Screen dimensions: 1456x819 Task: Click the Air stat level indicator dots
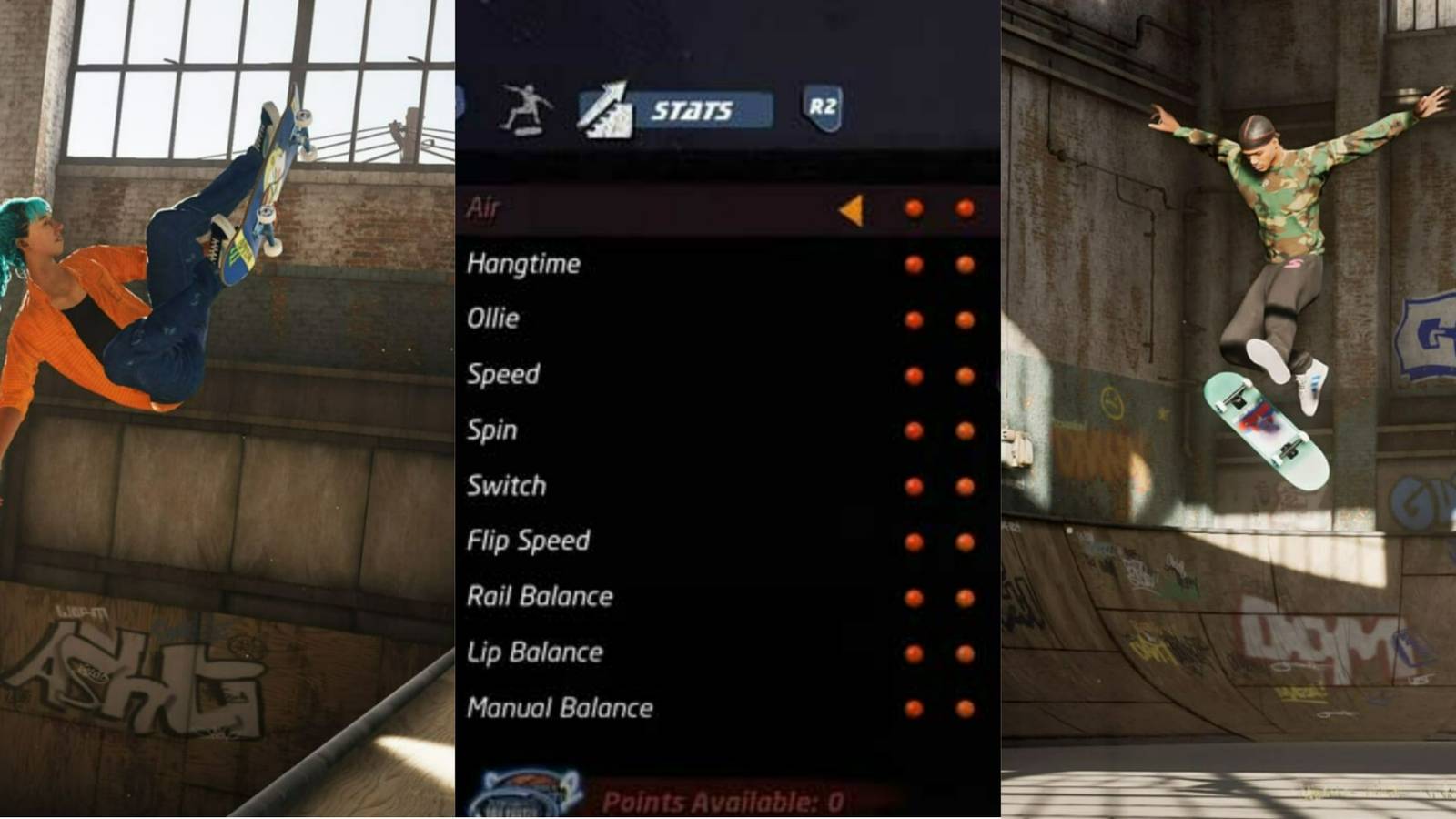tap(937, 209)
